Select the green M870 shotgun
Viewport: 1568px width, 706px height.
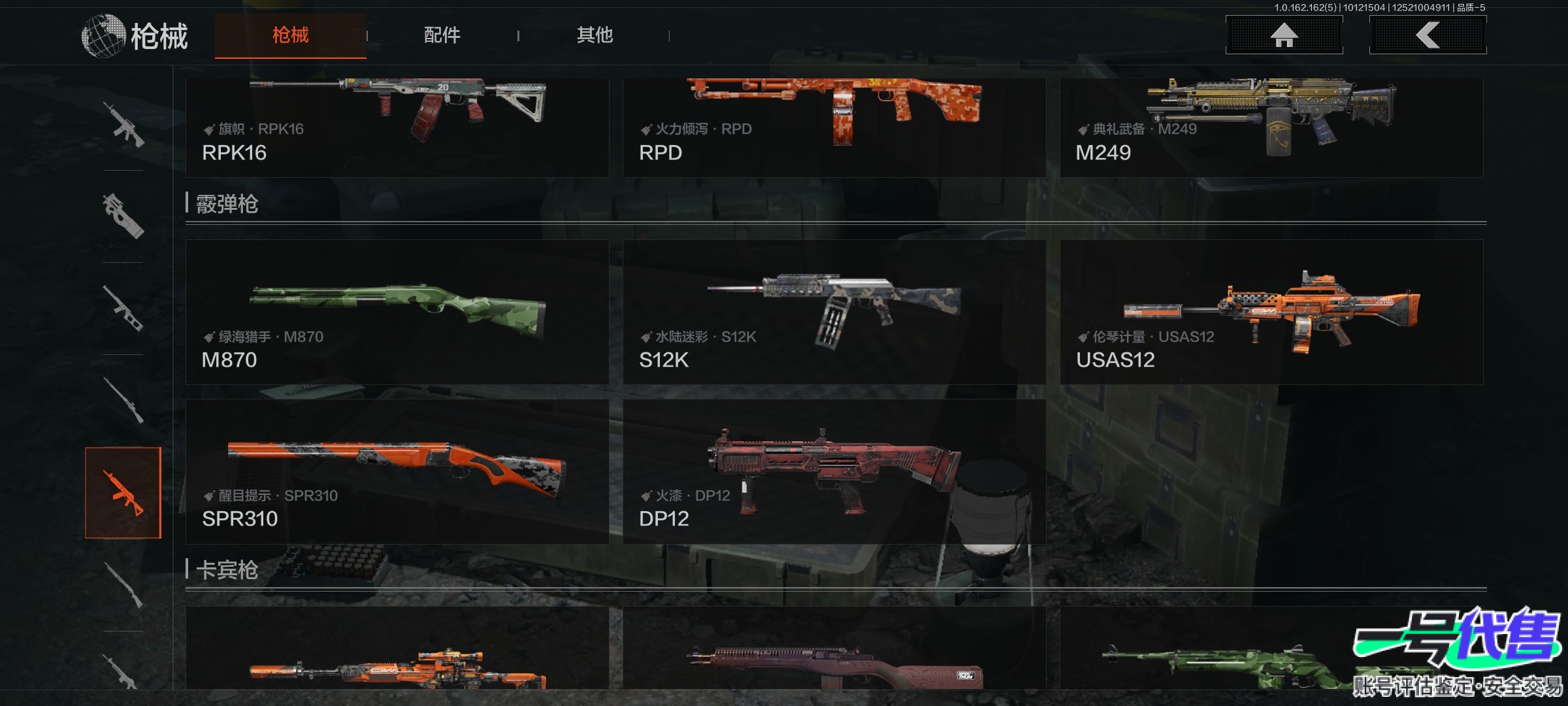[x=397, y=312]
